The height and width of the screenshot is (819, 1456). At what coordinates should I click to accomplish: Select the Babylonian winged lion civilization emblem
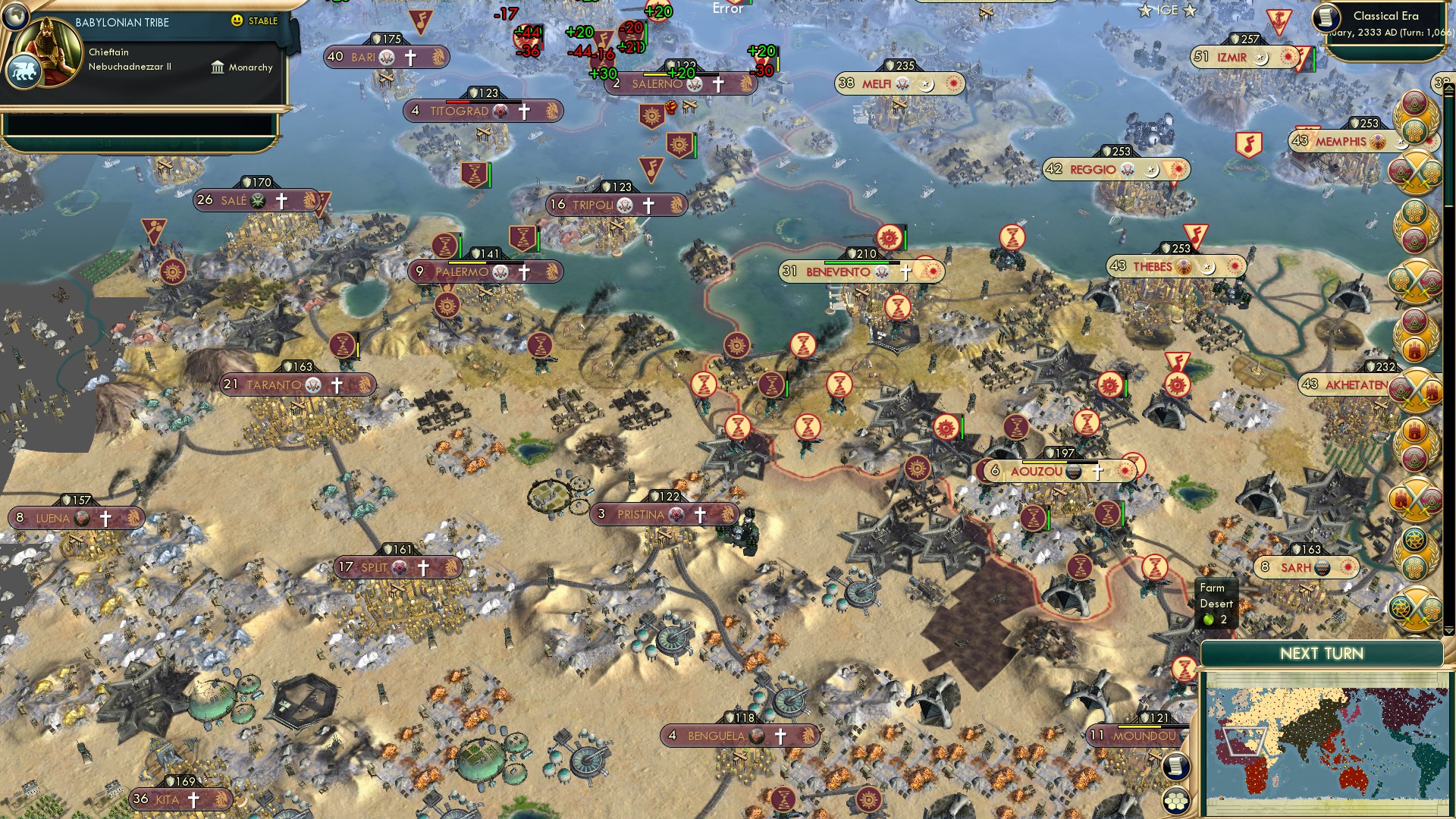pyautogui.click(x=25, y=72)
